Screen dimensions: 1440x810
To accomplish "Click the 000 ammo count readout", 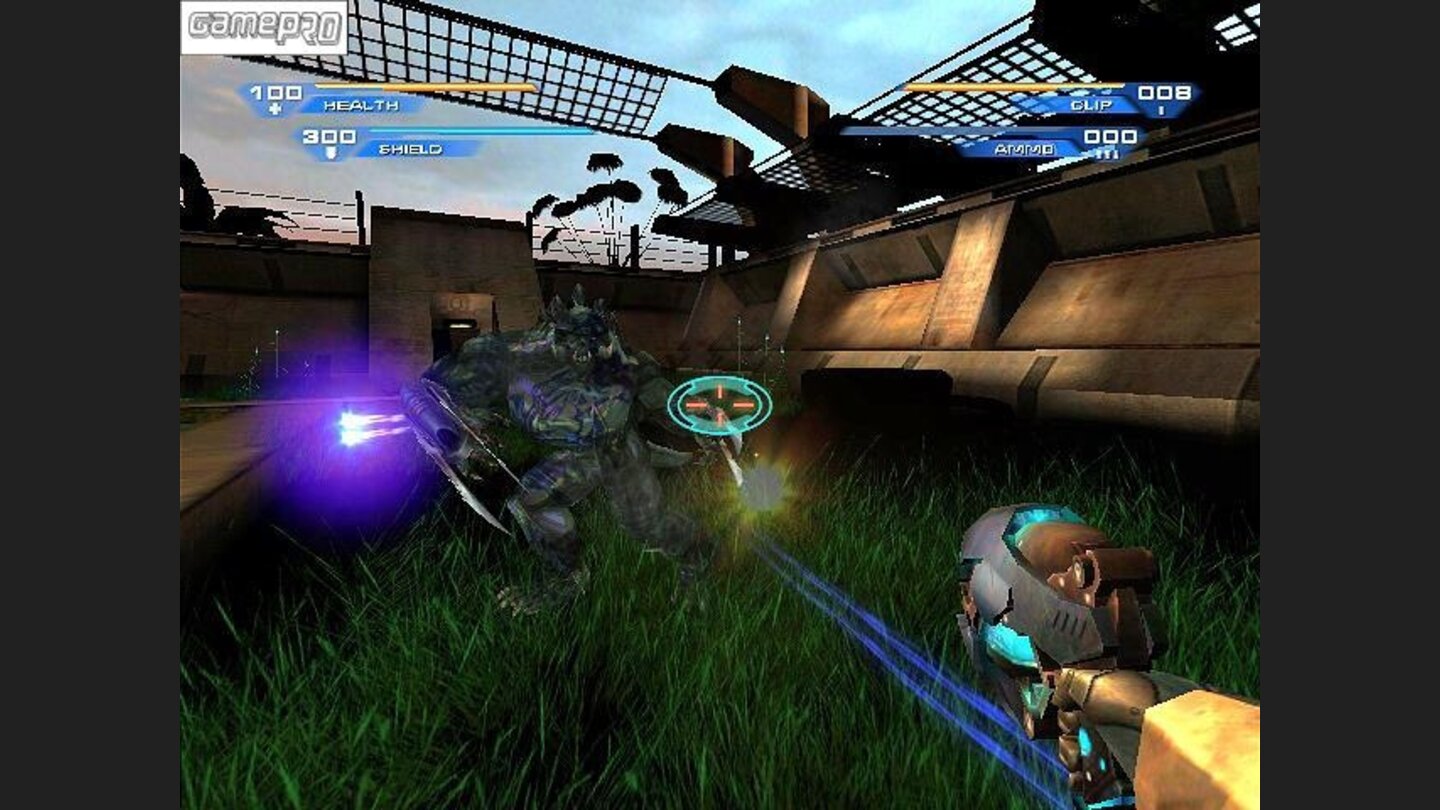I will [1111, 137].
